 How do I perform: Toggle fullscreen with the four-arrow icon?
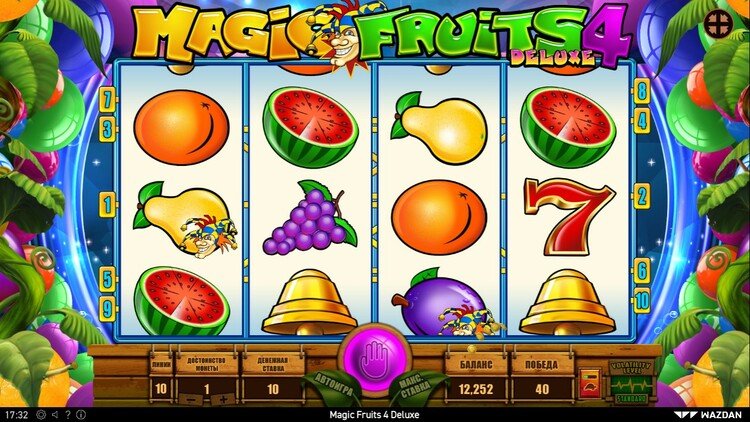pyautogui.click(x=718, y=24)
